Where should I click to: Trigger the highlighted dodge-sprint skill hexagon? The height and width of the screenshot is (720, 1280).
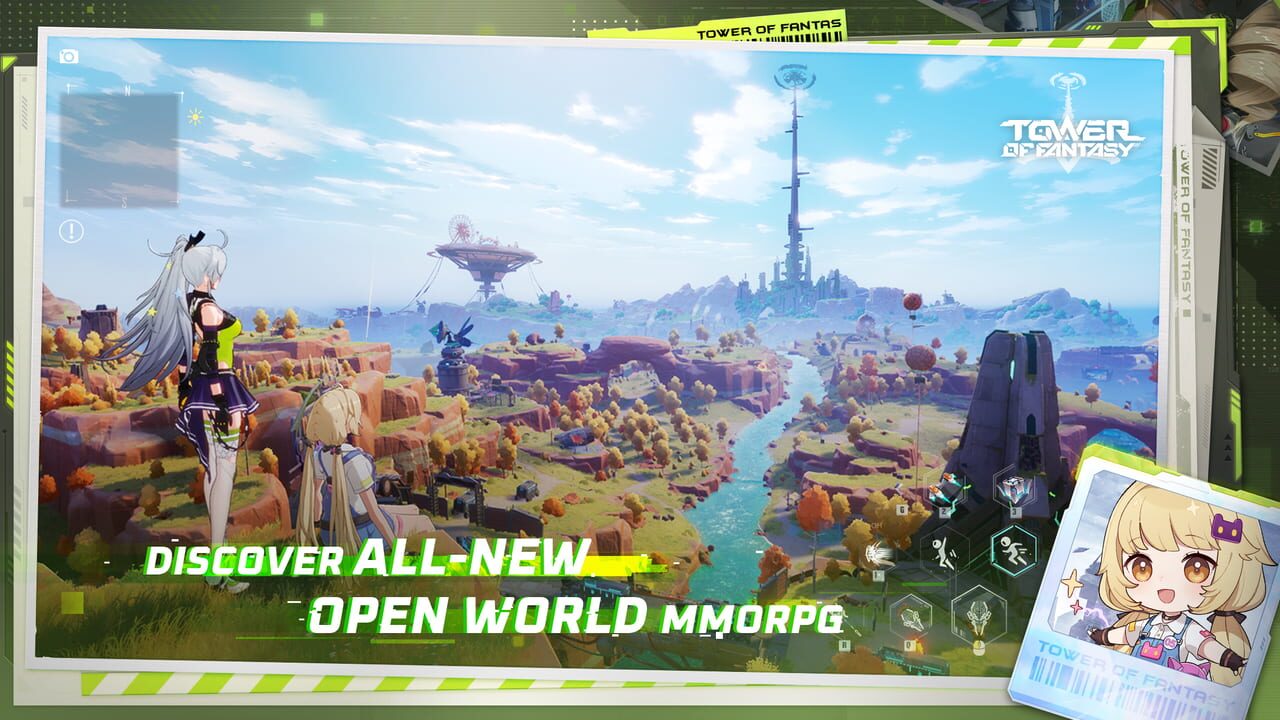point(1013,548)
